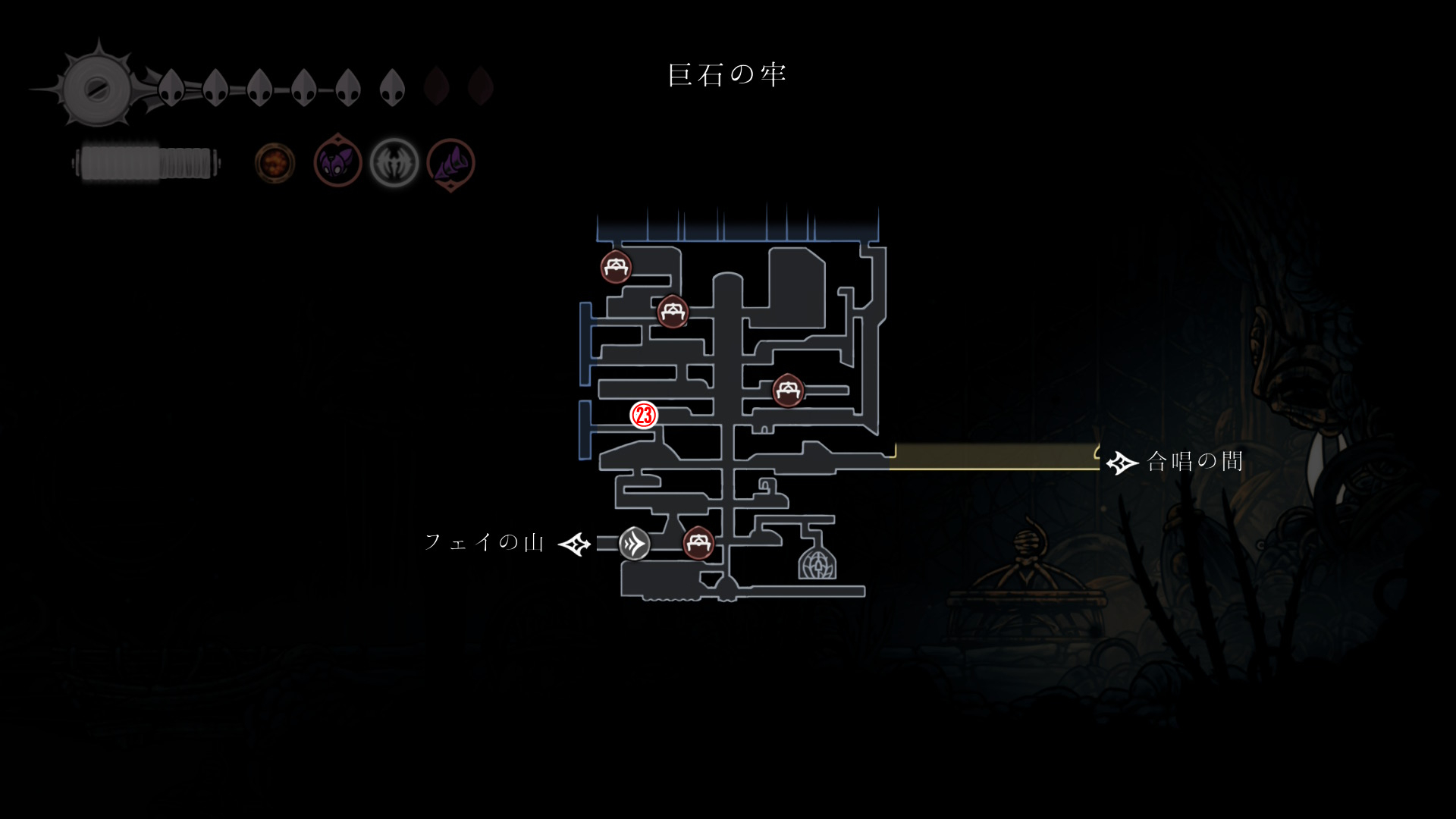The height and width of the screenshot is (819, 1456).
Task: Select the purple mask tool icon
Action: click(x=337, y=162)
